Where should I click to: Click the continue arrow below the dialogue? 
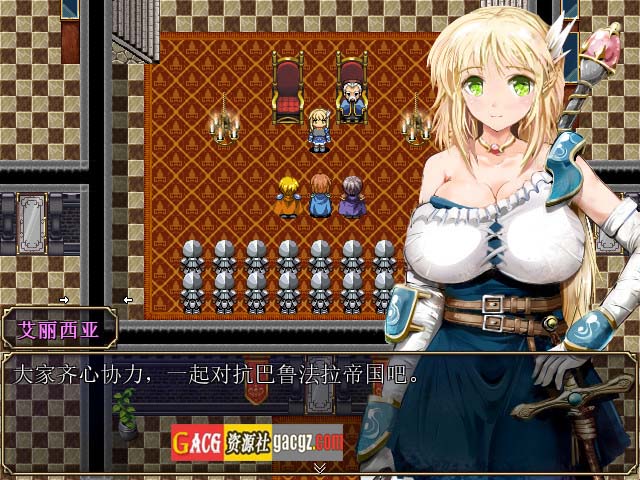pos(320,467)
